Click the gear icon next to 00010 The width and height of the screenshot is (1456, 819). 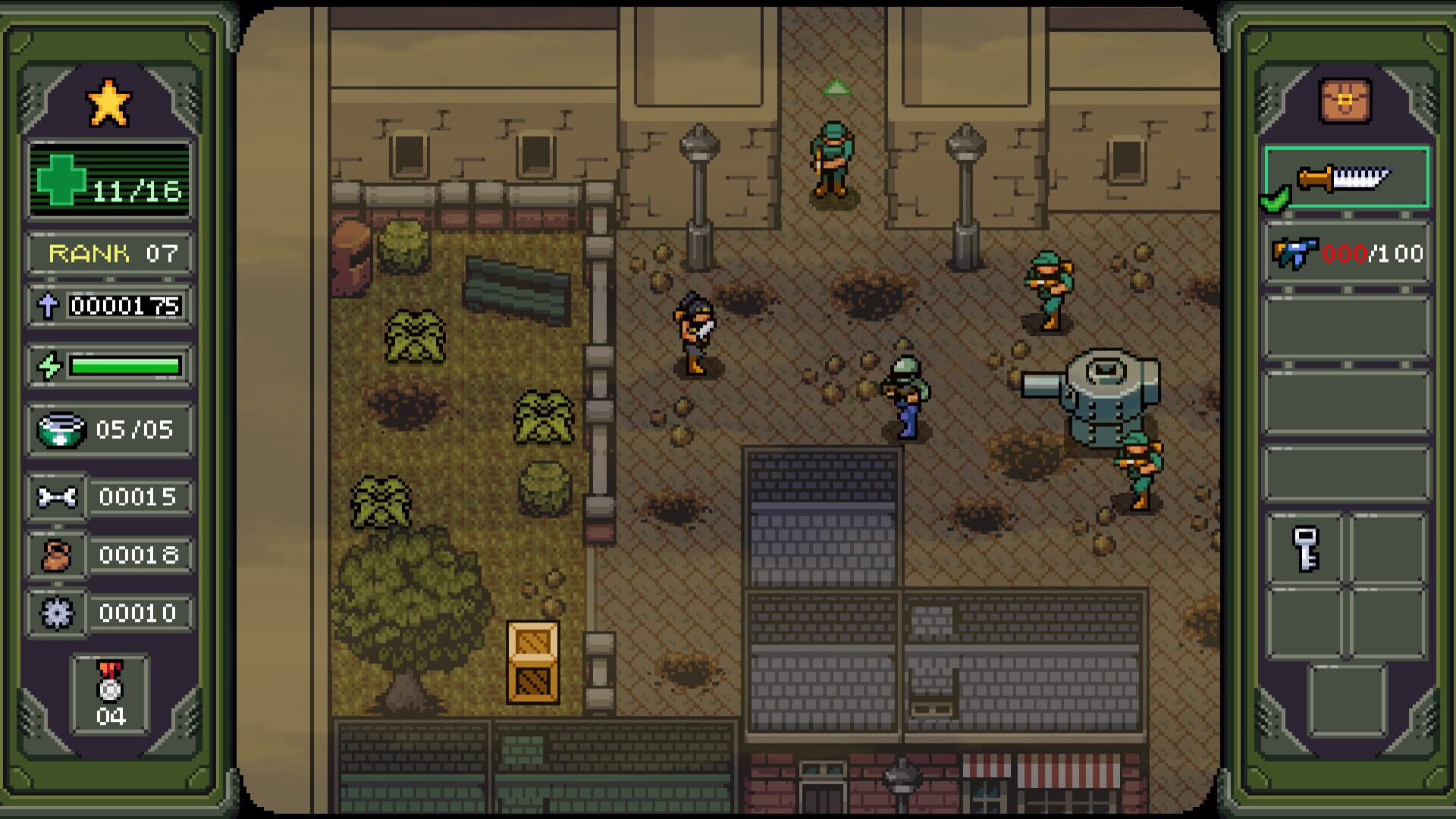pyautogui.click(x=58, y=613)
